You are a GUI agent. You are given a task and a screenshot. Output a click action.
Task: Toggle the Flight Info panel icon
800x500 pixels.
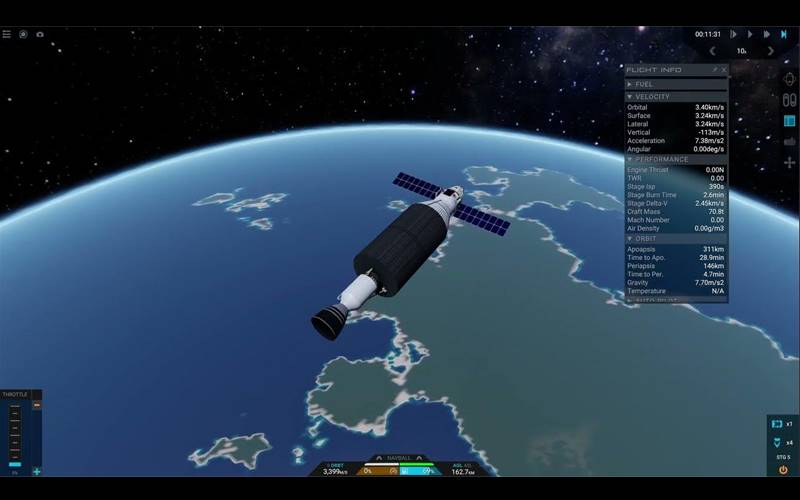(x=789, y=121)
